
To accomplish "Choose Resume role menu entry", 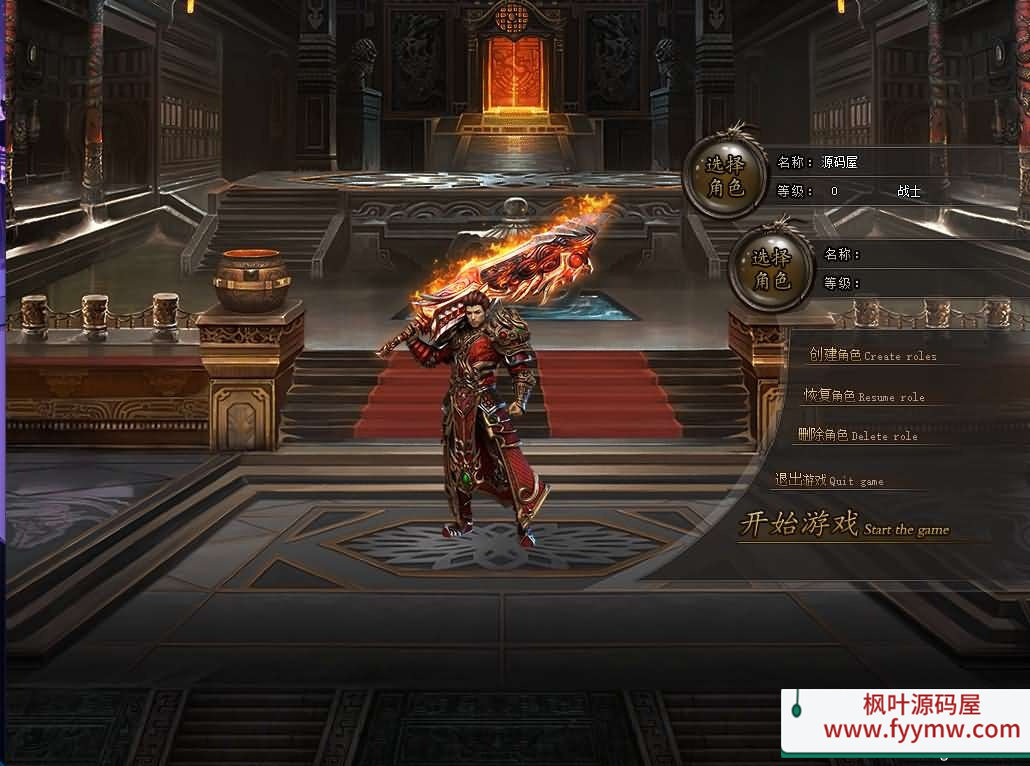I will (x=864, y=396).
